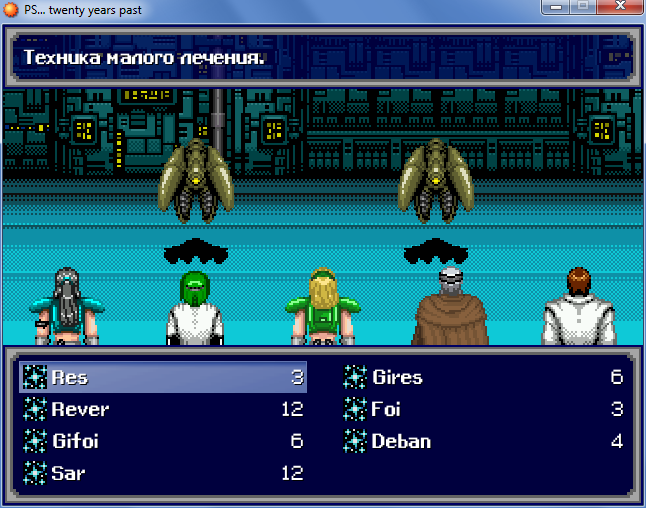Choose the Gires technique
646x508 pixels.
coord(397,377)
